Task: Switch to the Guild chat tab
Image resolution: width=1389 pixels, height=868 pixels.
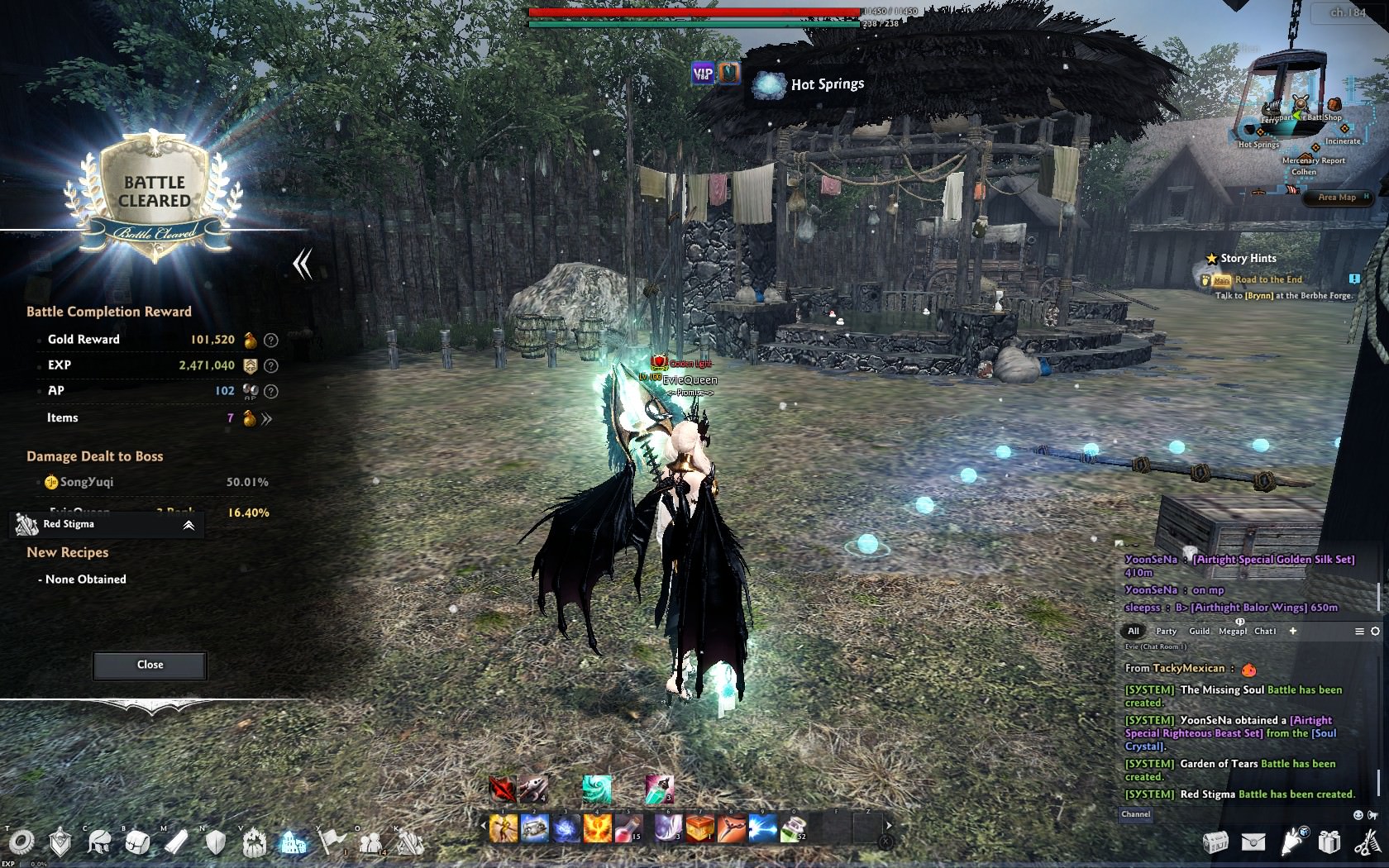Action: click(x=1200, y=631)
